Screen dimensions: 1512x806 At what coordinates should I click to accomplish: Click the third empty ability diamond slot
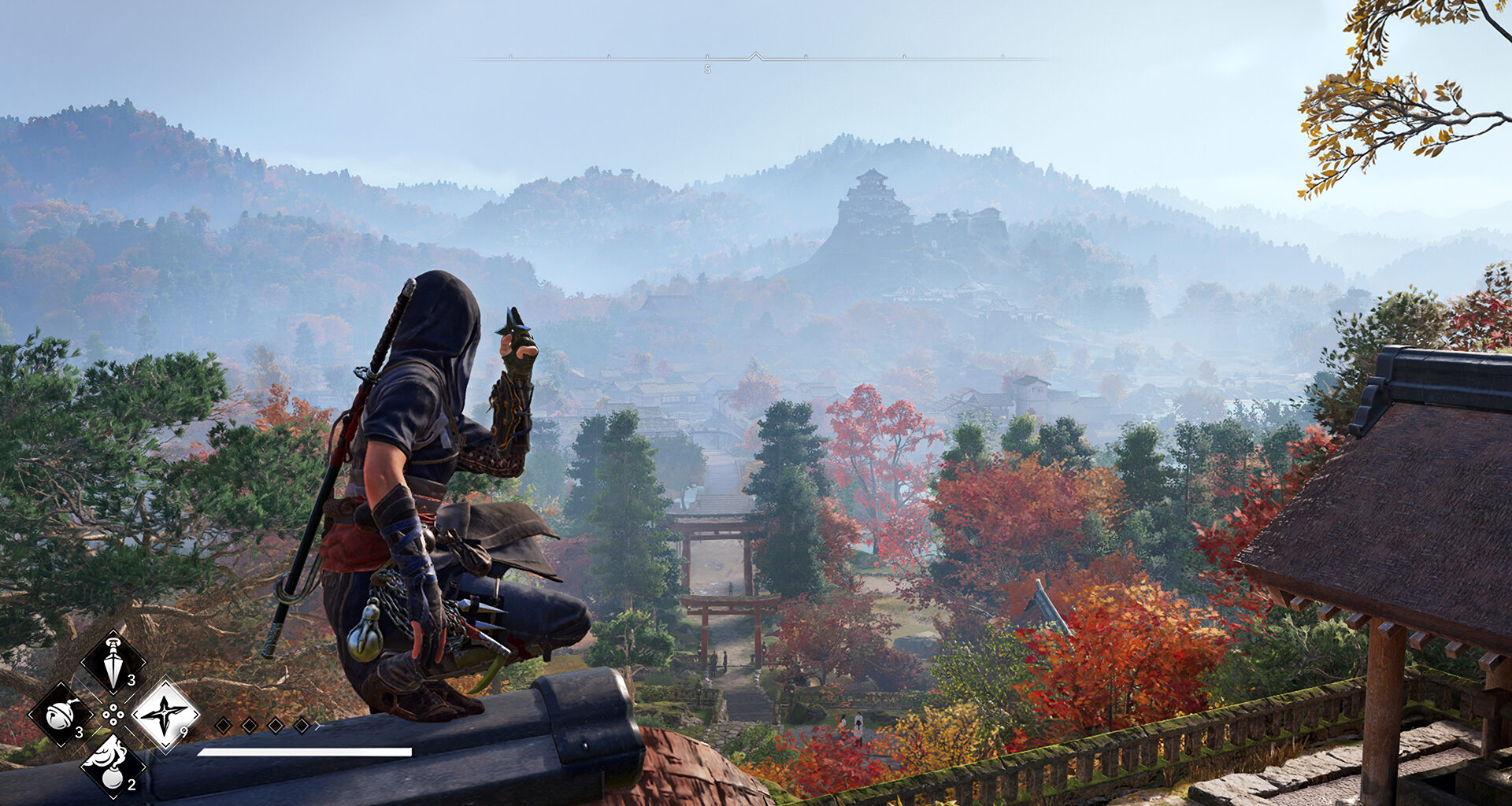[x=274, y=724]
